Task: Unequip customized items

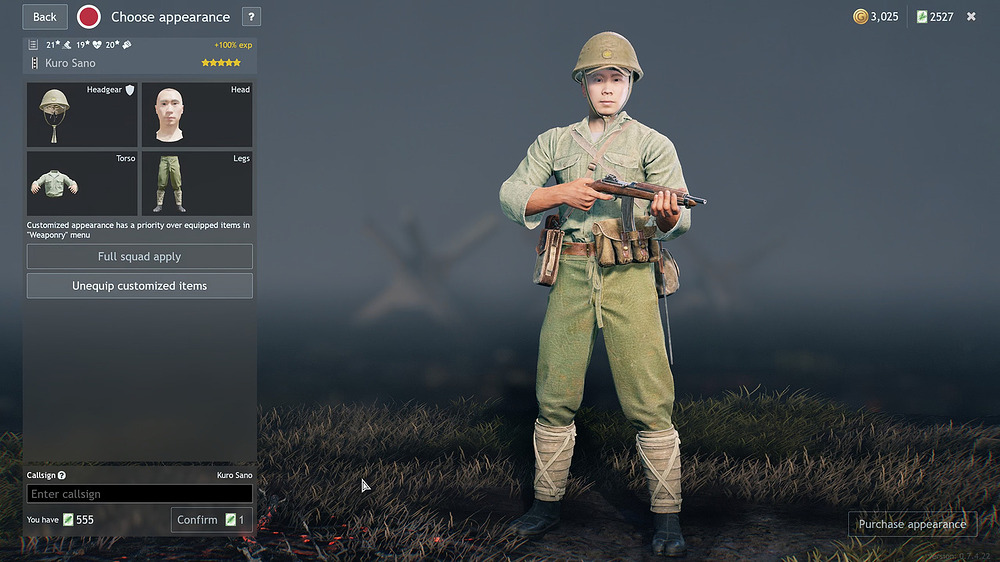Action: point(139,286)
